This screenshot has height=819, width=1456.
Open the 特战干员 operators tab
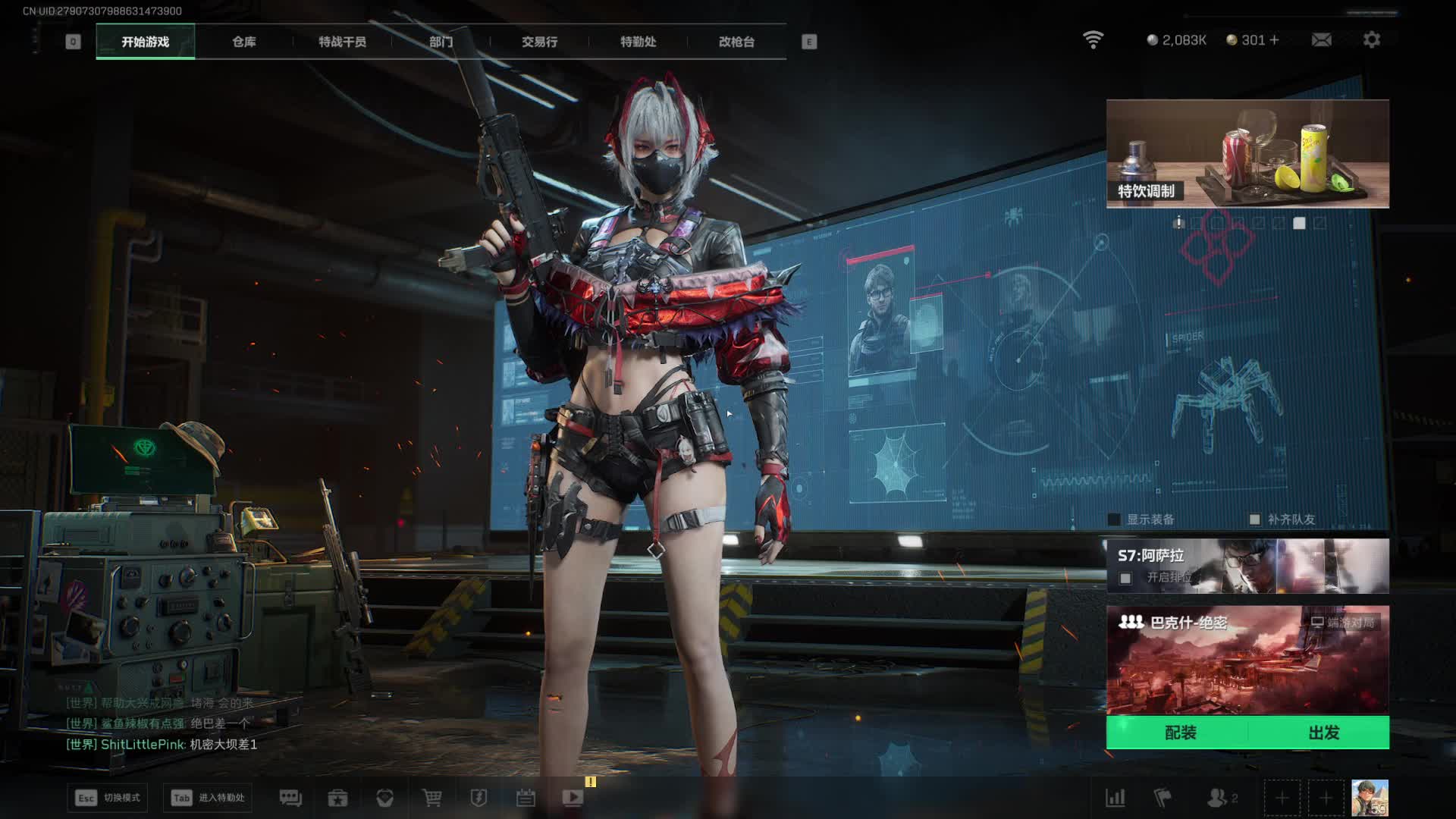click(x=342, y=42)
